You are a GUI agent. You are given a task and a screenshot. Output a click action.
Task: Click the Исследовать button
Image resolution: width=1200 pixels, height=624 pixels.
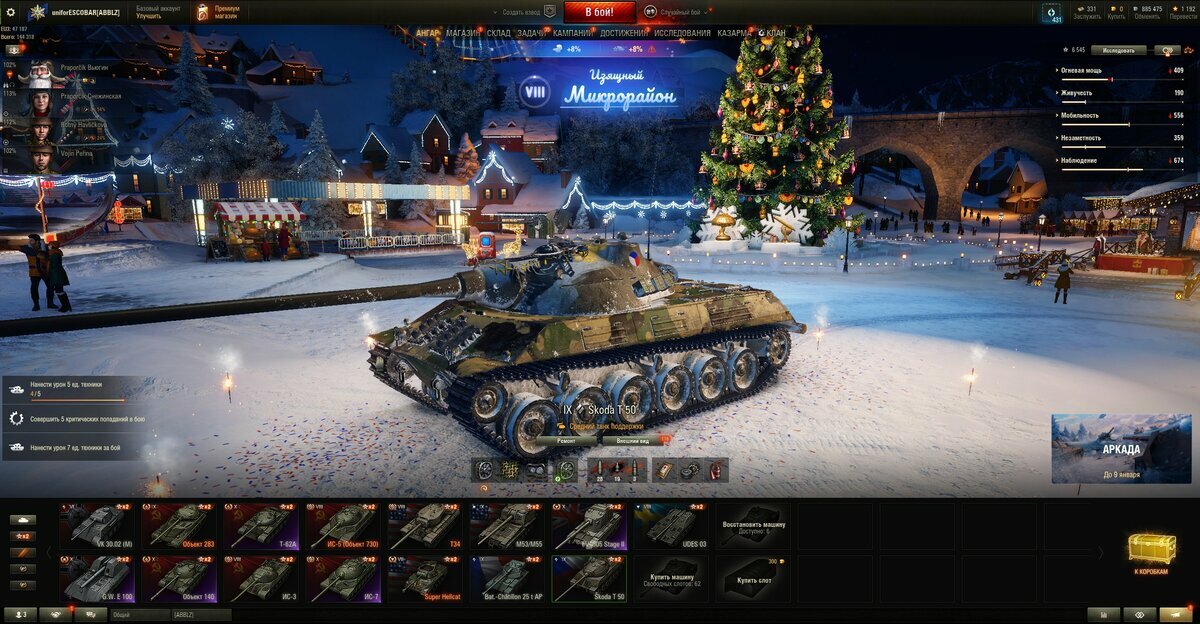click(x=1118, y=50)
